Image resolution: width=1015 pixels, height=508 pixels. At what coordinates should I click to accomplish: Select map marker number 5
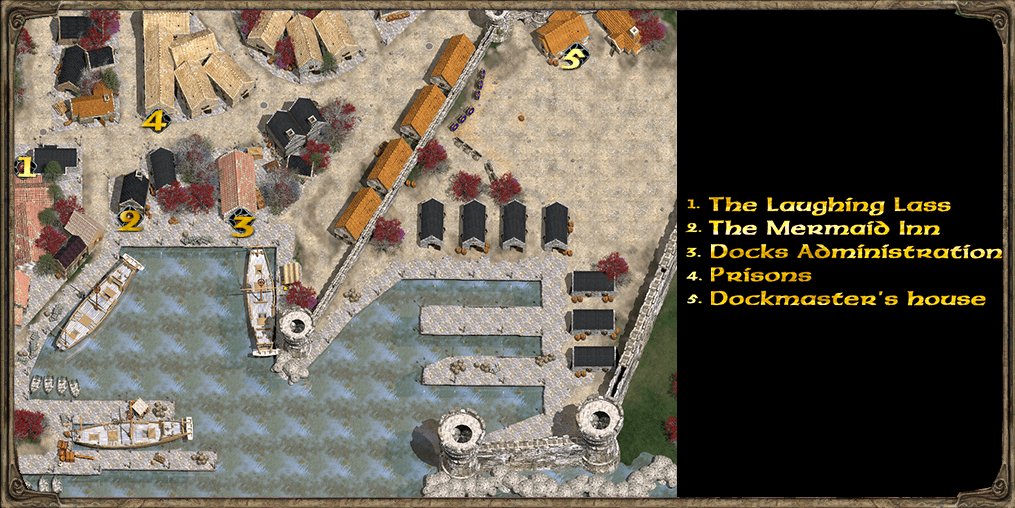pyautogui.click(x=570, y=59)
